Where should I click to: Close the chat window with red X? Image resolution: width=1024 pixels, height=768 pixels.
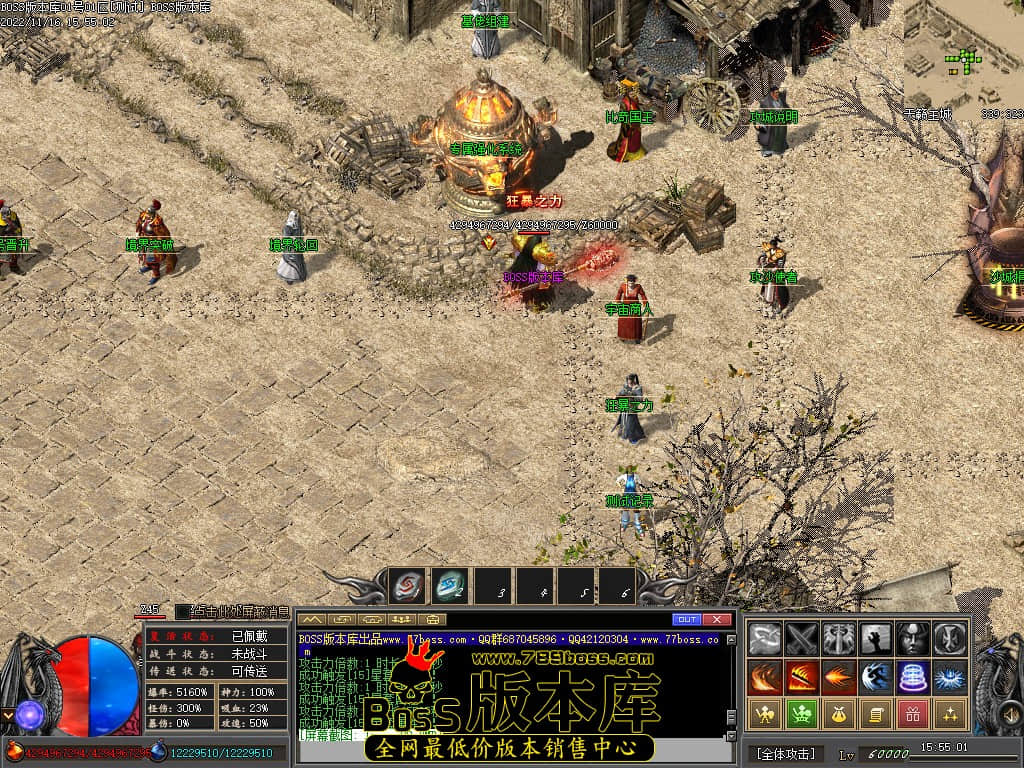716,620
